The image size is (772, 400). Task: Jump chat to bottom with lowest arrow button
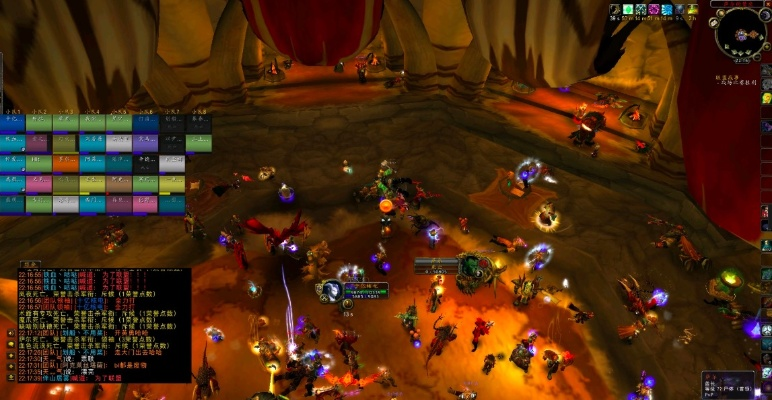(10, 375)
